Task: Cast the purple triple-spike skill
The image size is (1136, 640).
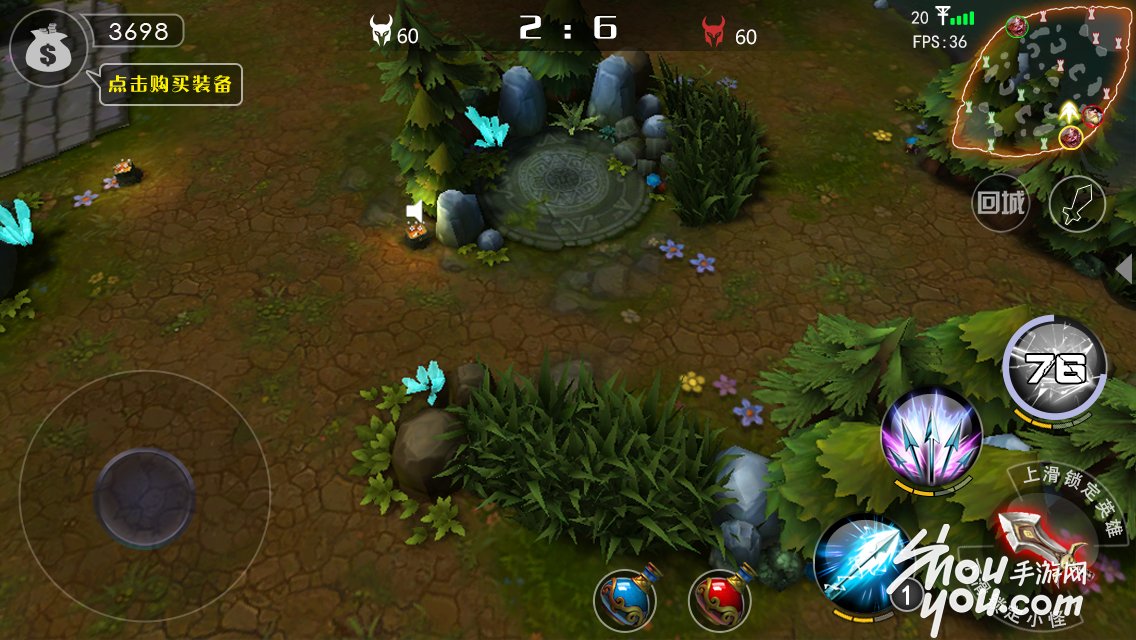Action: coord(931,437)
